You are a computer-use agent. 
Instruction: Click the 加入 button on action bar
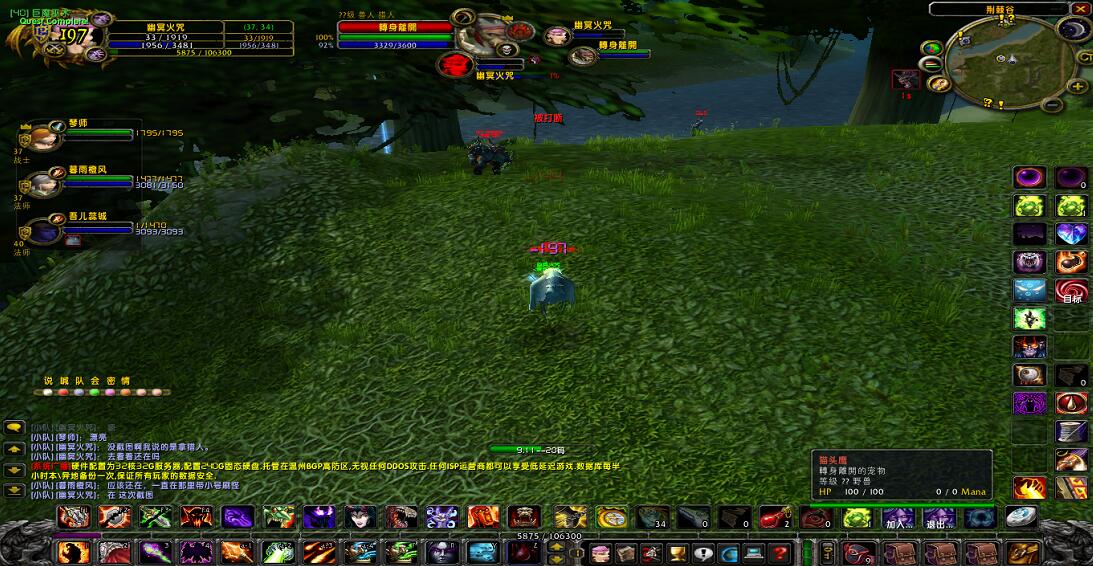click(895, 518)
